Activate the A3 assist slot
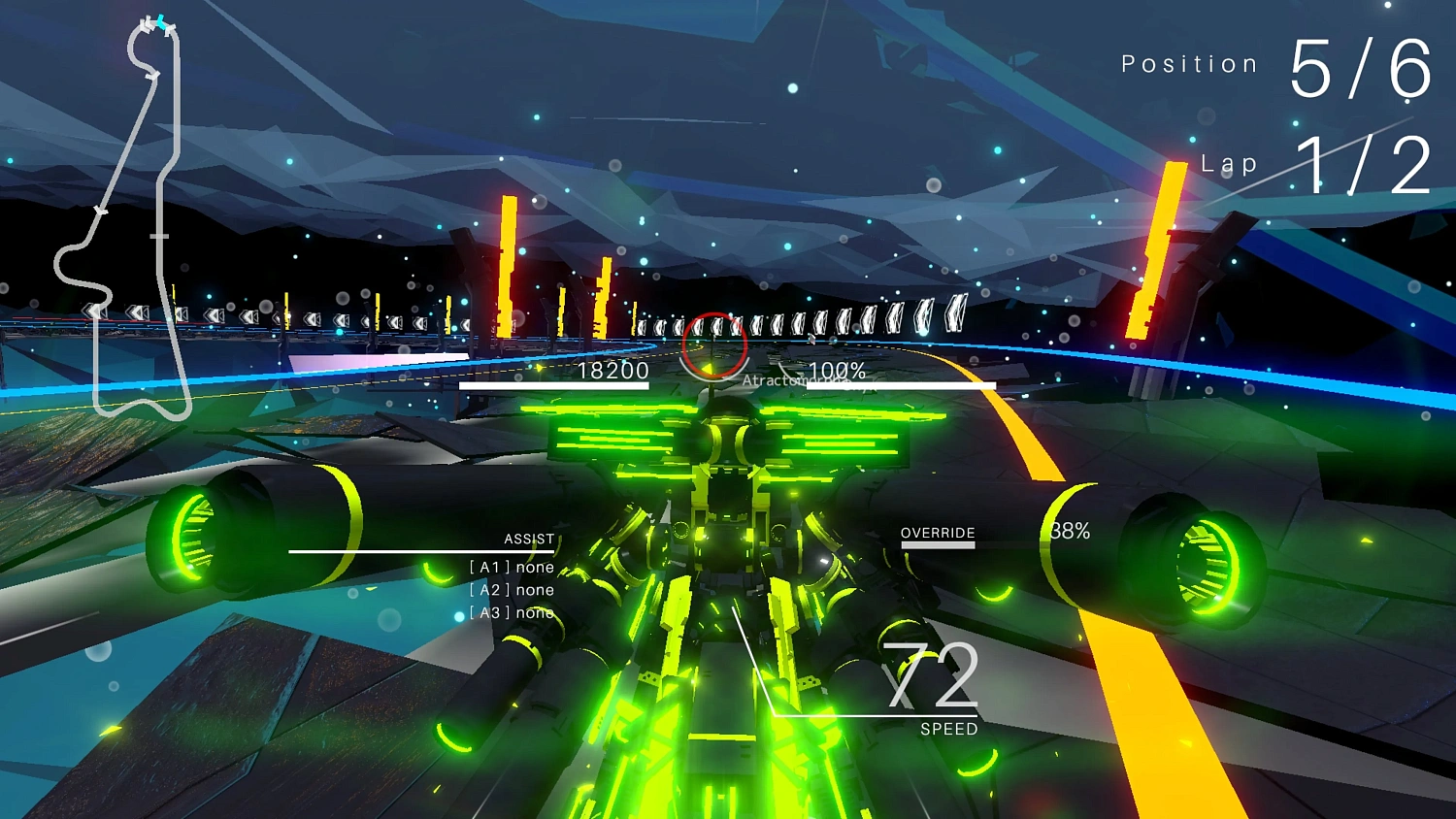Viewport: 1456px width, 819px height. [x=512, y=613]
